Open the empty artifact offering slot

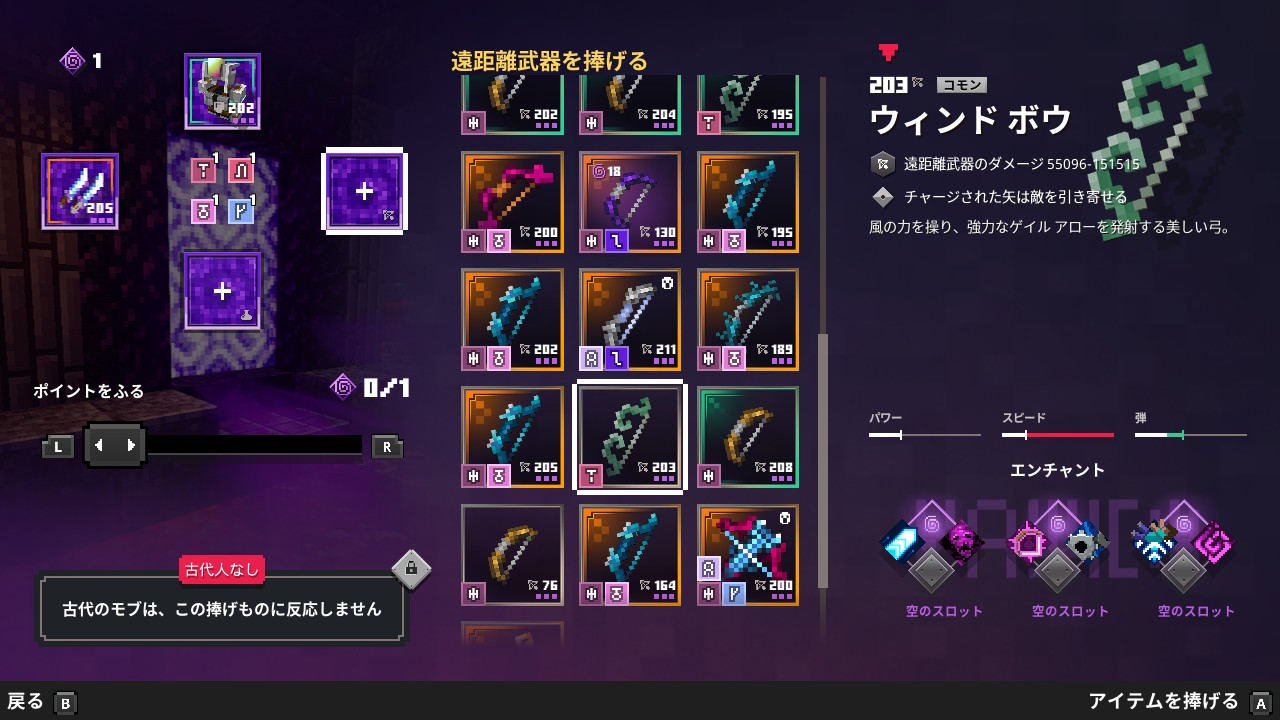pyautogui.click(x=222, y=291)
